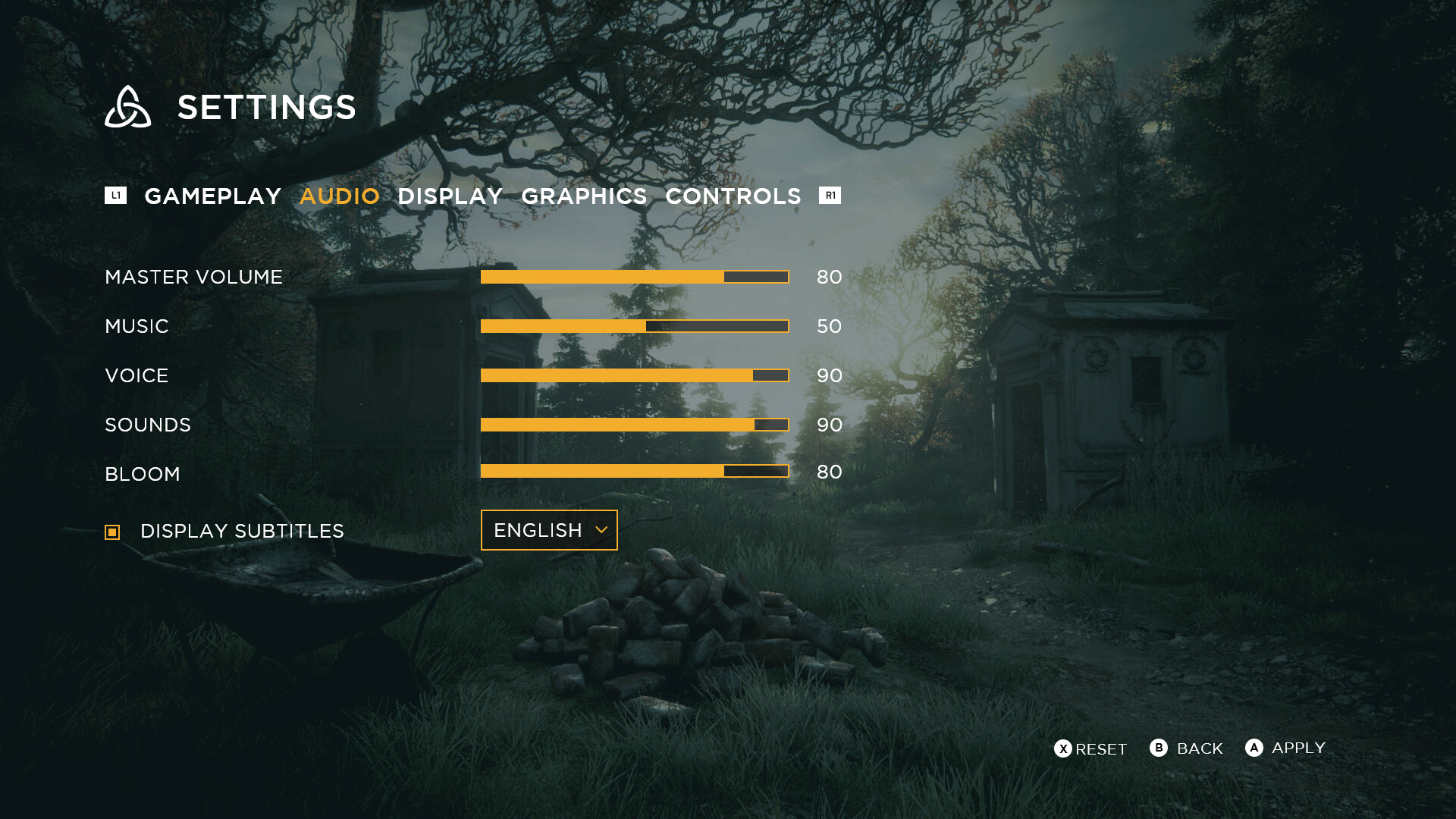The image size is (1456, 819).
Task: Adjust the Master Volume slider
Action: (x=635, y=277)
